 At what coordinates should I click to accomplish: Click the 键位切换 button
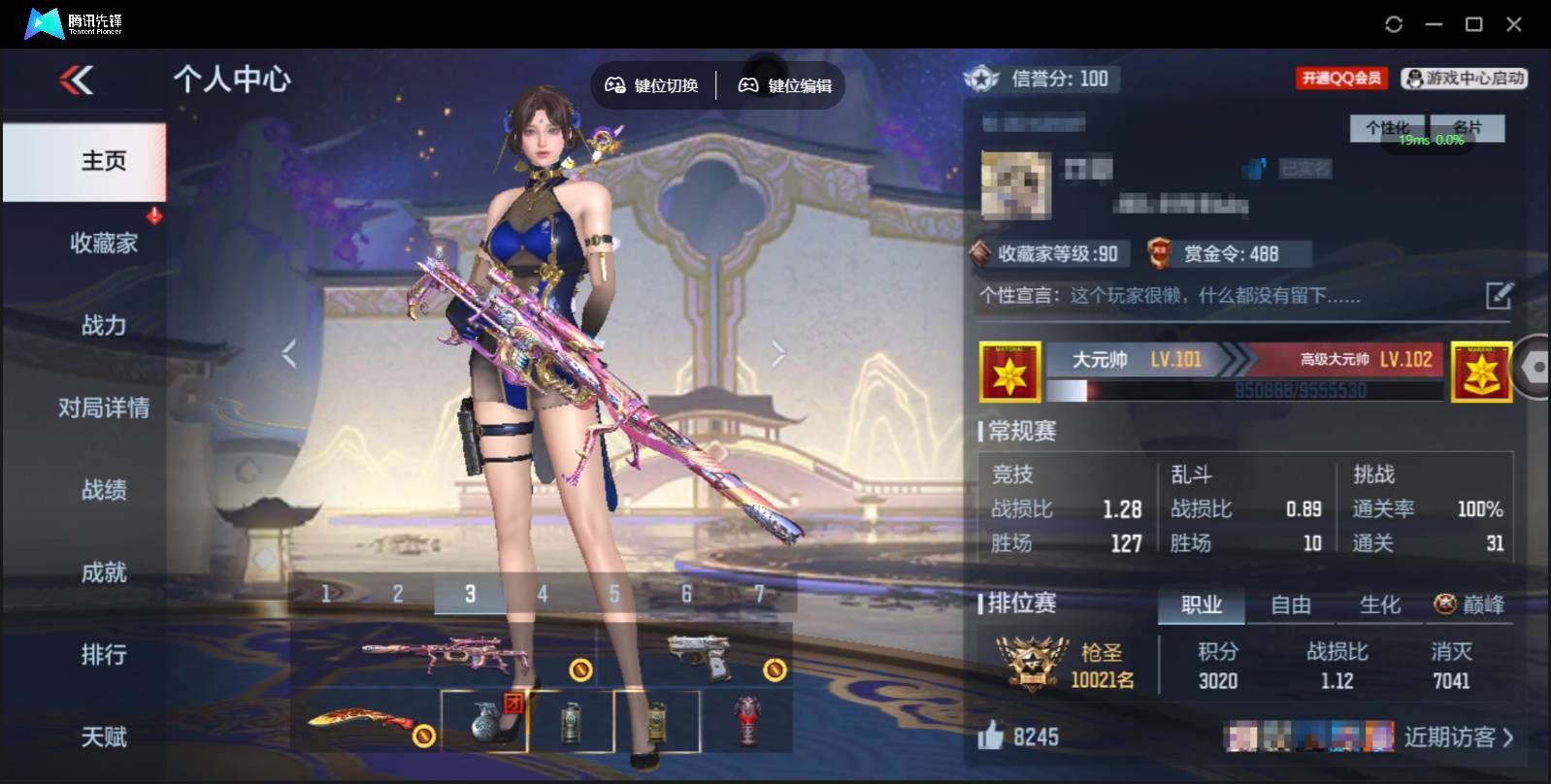tap(652, 85)
